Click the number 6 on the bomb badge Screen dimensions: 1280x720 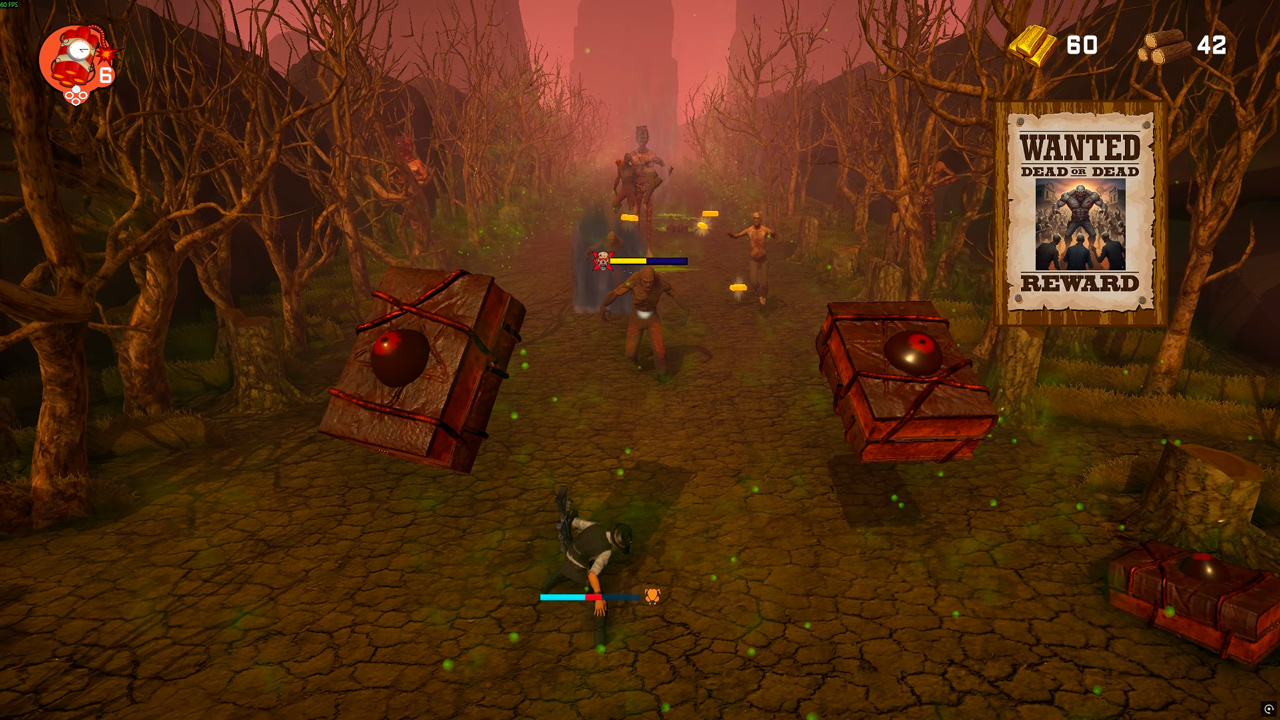click(105, 73)
